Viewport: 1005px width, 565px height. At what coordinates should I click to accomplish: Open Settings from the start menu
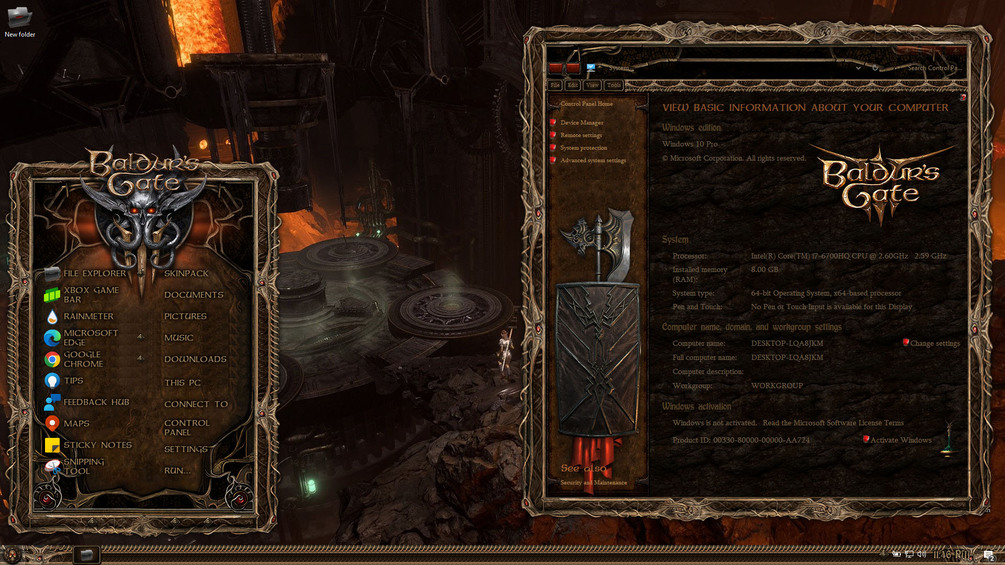[186, 449]
